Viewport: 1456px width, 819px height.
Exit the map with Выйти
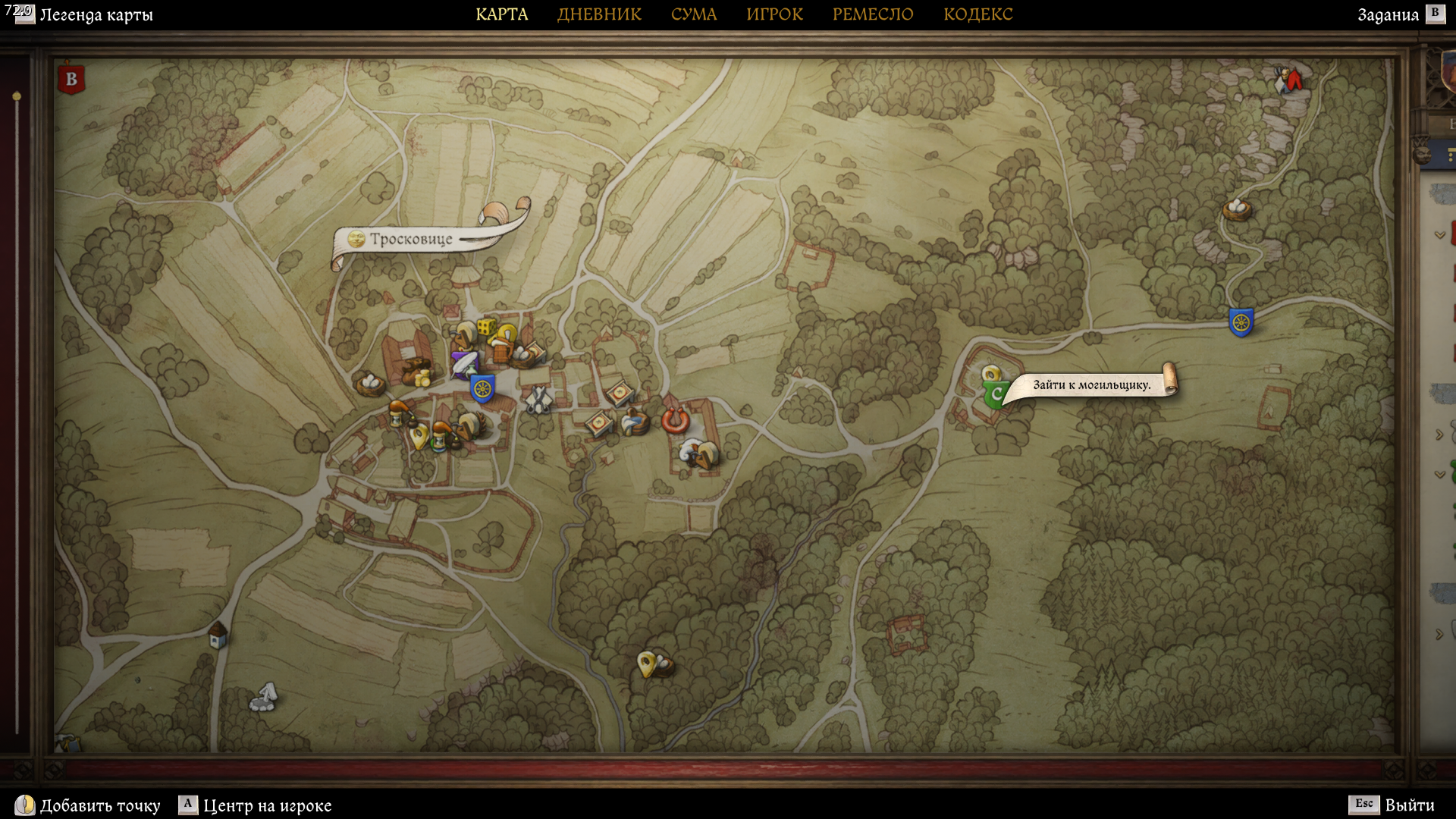coord(1409,805)
